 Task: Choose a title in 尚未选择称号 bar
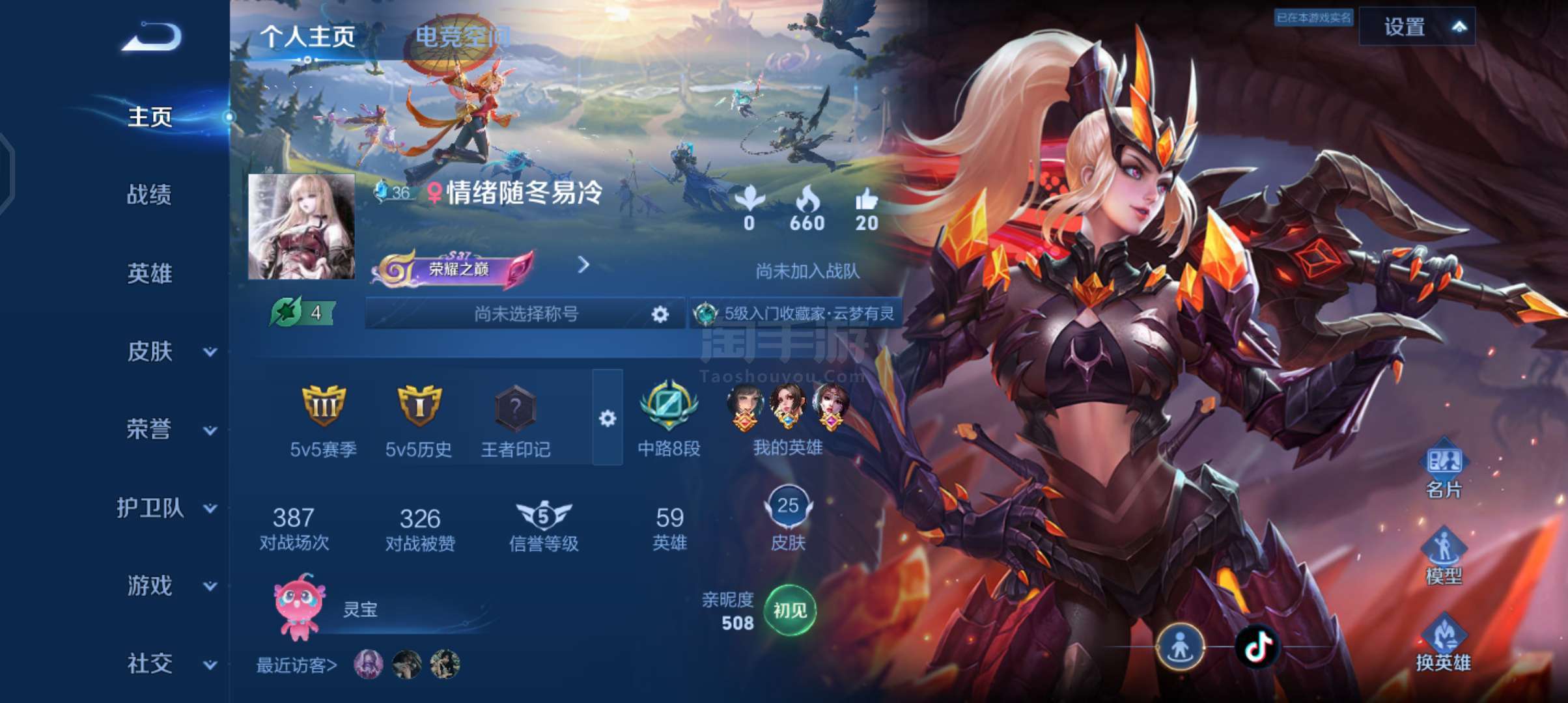click(525, 314)
